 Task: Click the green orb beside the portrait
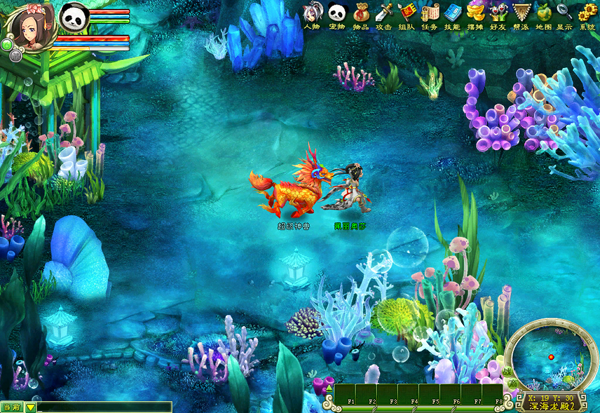pos(6,45)
